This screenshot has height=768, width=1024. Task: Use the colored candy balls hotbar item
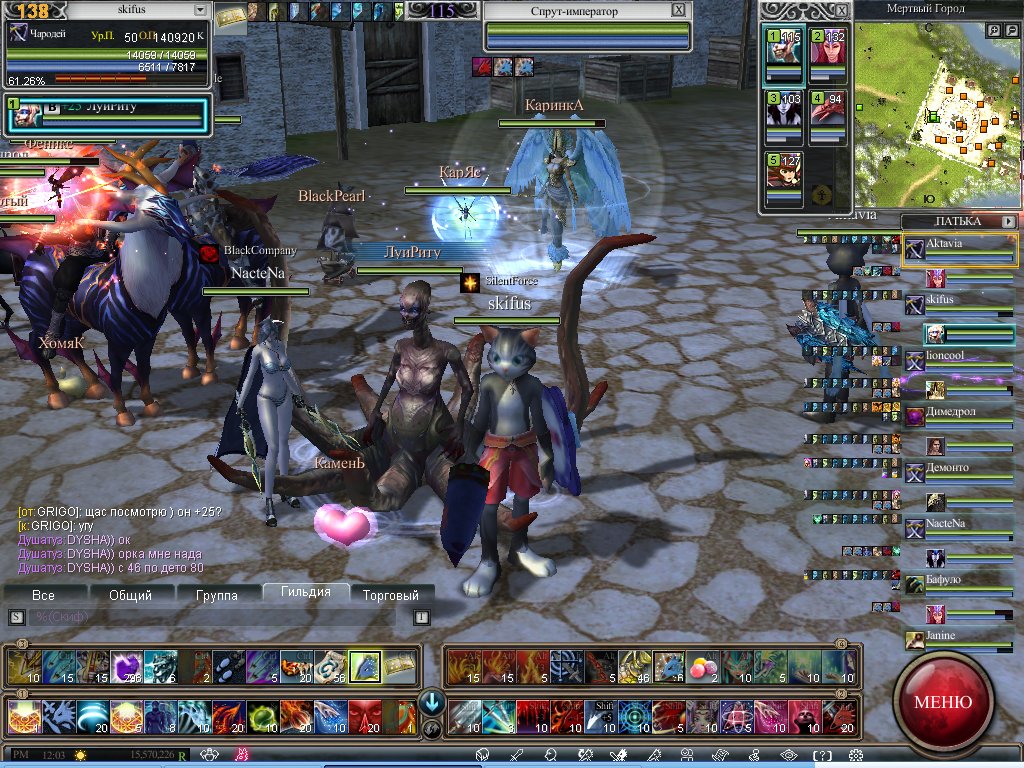[x=703, y=666]
